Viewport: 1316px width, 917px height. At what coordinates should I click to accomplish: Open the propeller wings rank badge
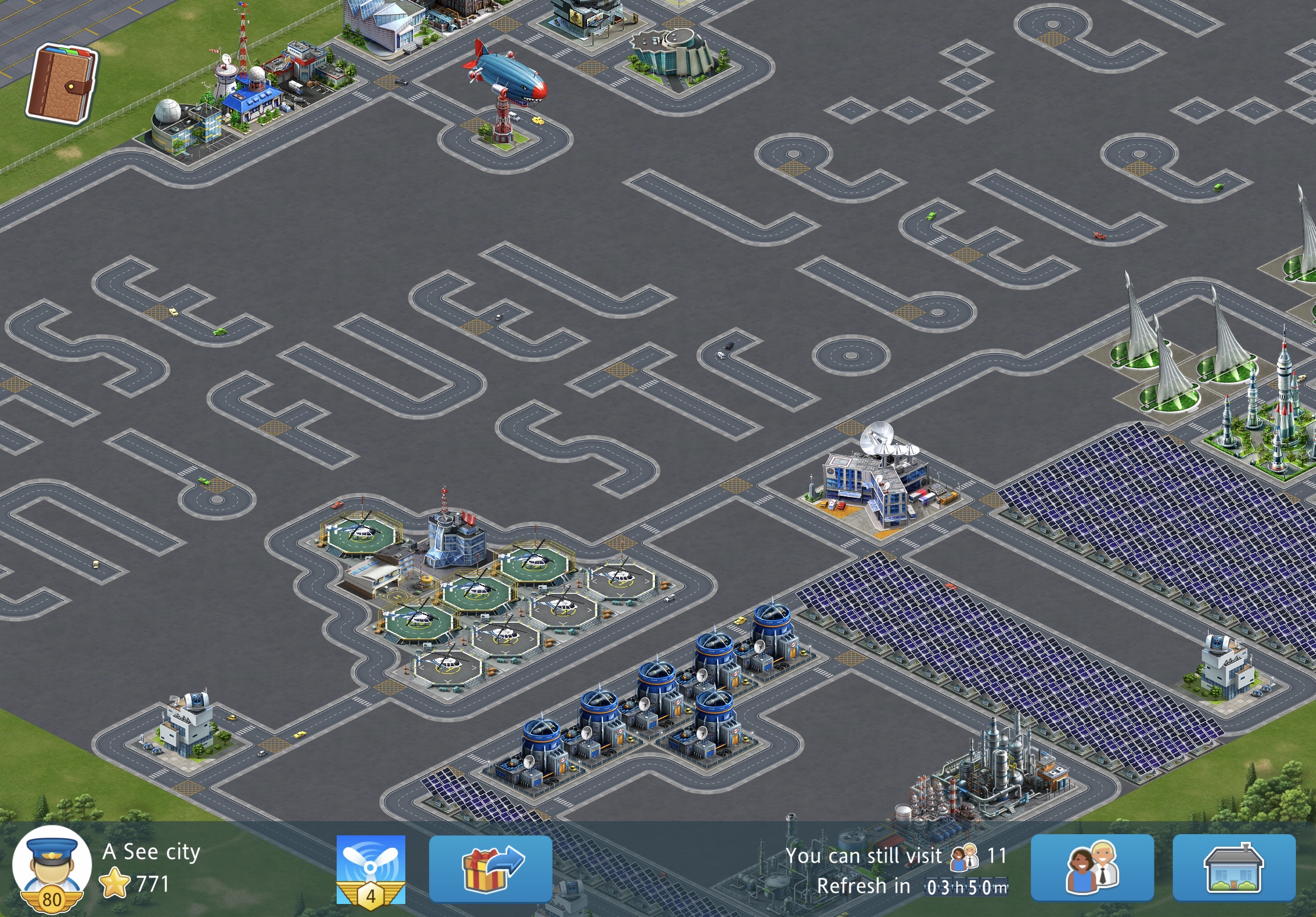coord(371,869)
